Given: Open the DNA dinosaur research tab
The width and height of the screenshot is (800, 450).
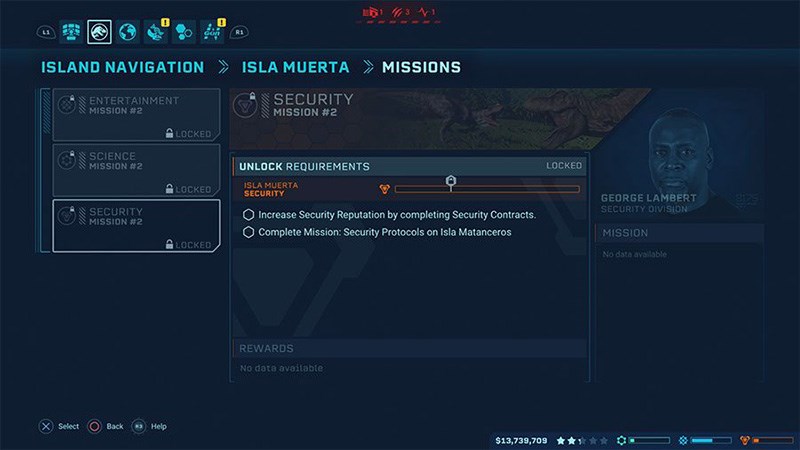Looking at the screenshot, I should 155,33.
